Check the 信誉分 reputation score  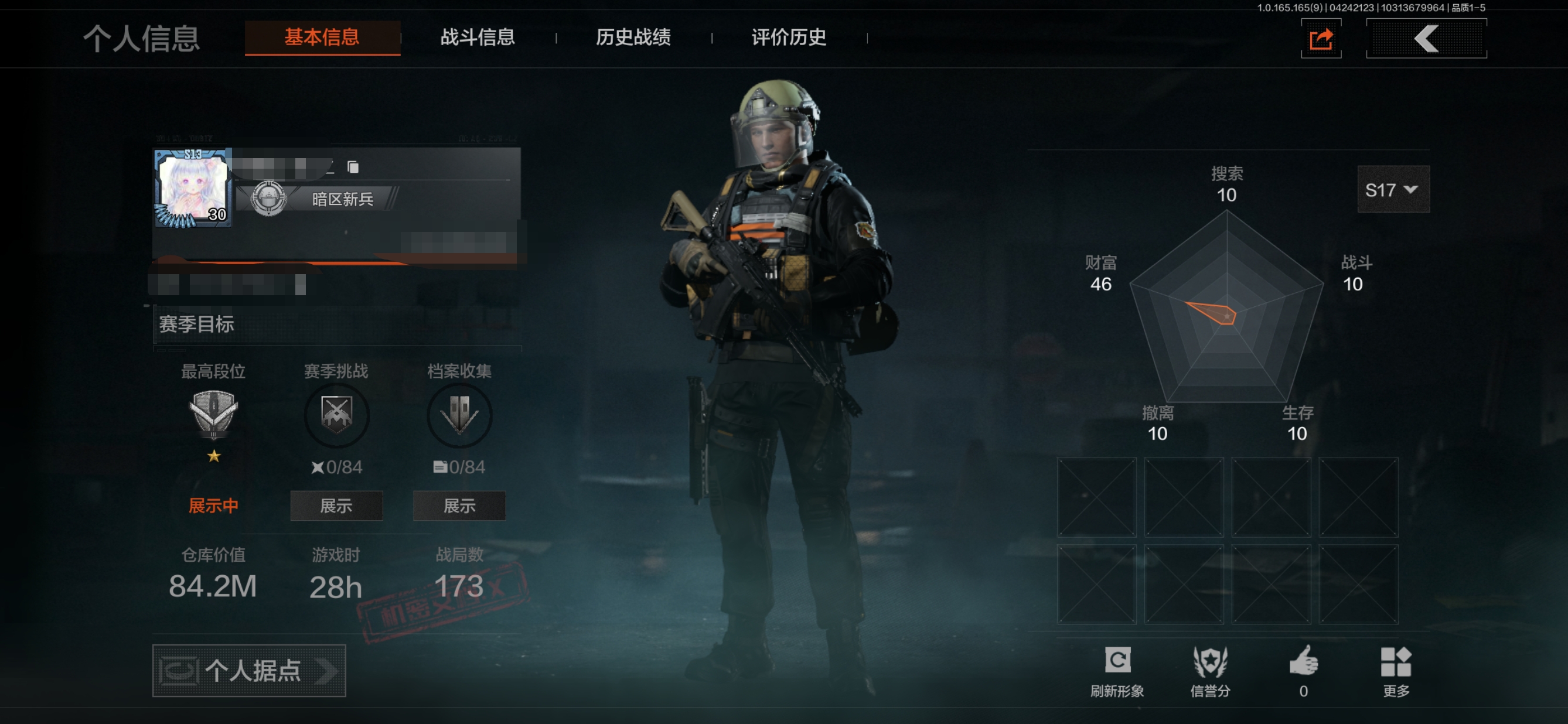pyautogui.click(x=1210, y=671)
